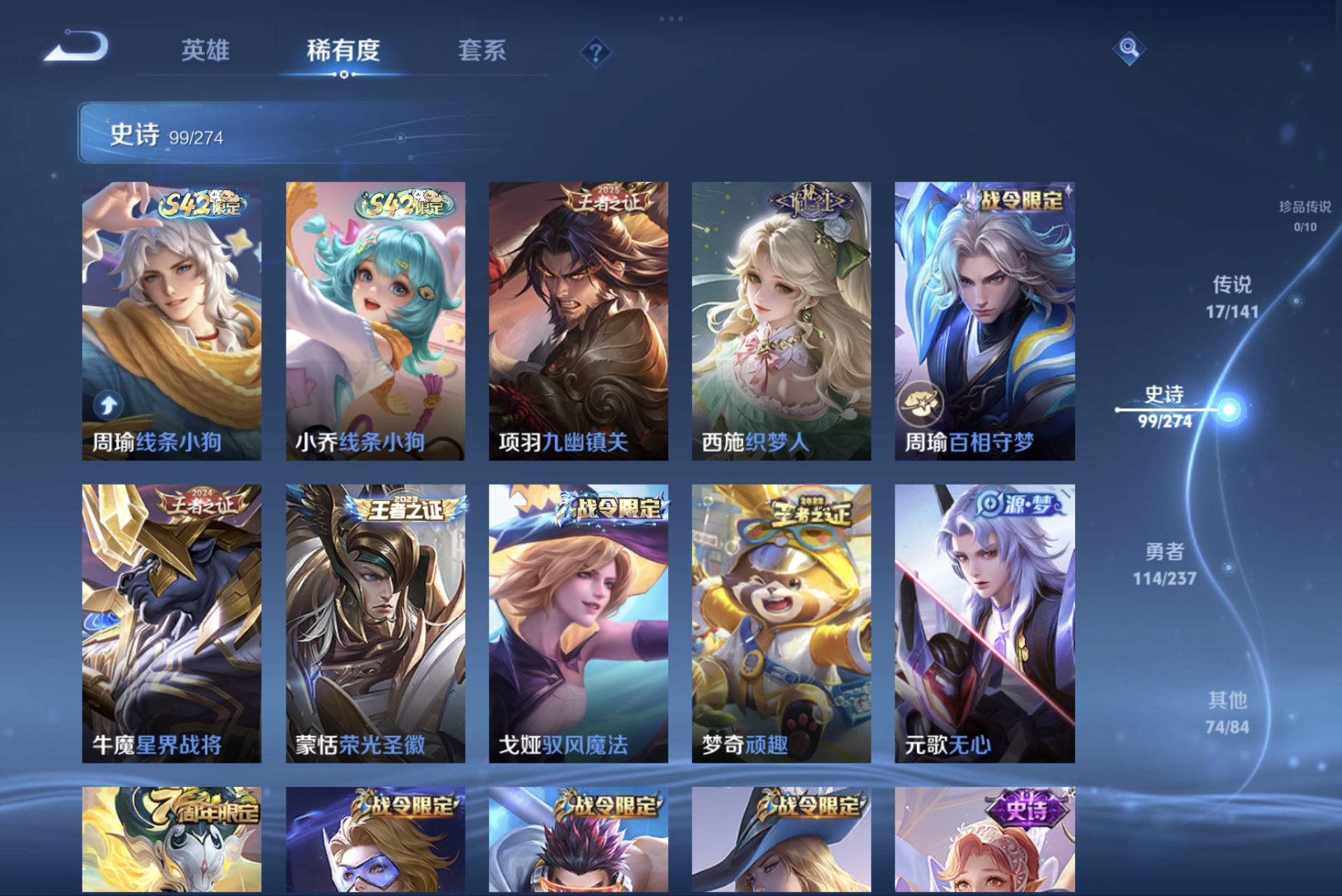This screenshot has width=1342, height=896.
Task: Switch to the 英雄 tab
Action: [x=205, y=51]
